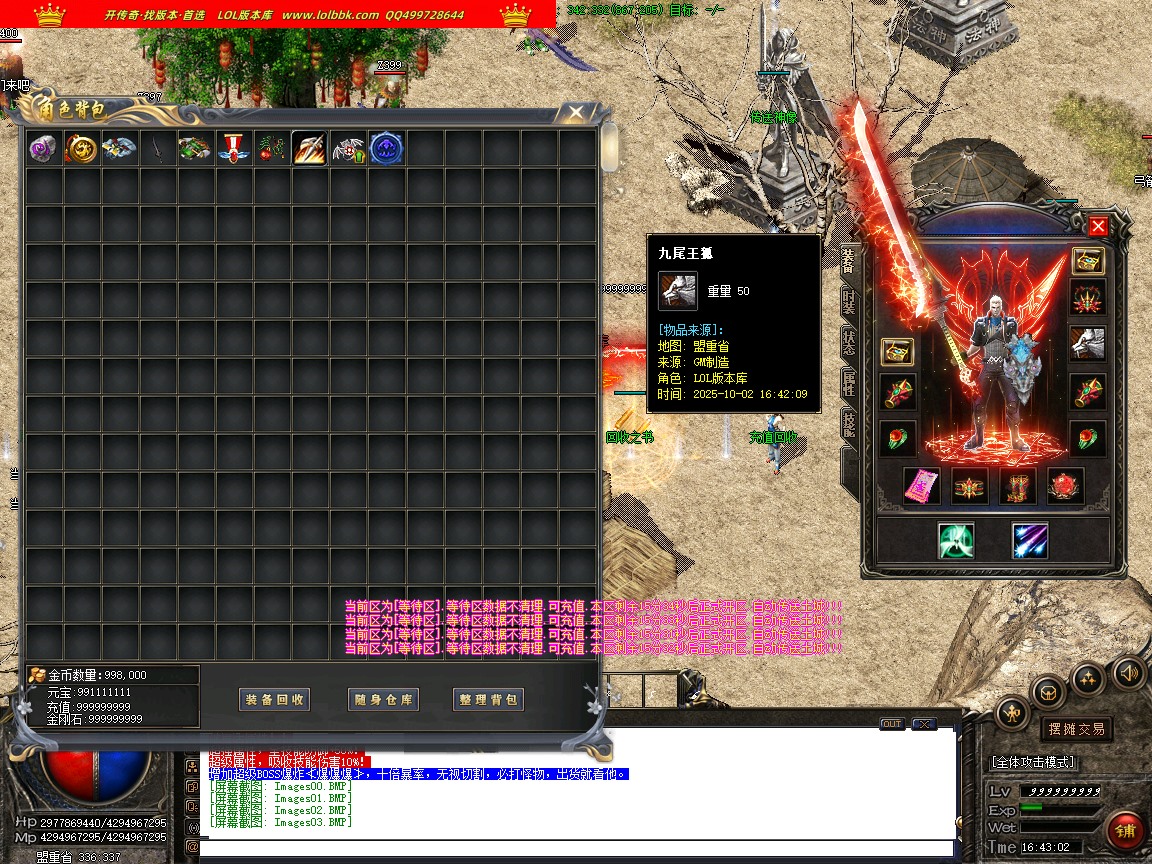1152x864 pixels.
Task: Close the character equipment panel
Action: coord(1098,226)
